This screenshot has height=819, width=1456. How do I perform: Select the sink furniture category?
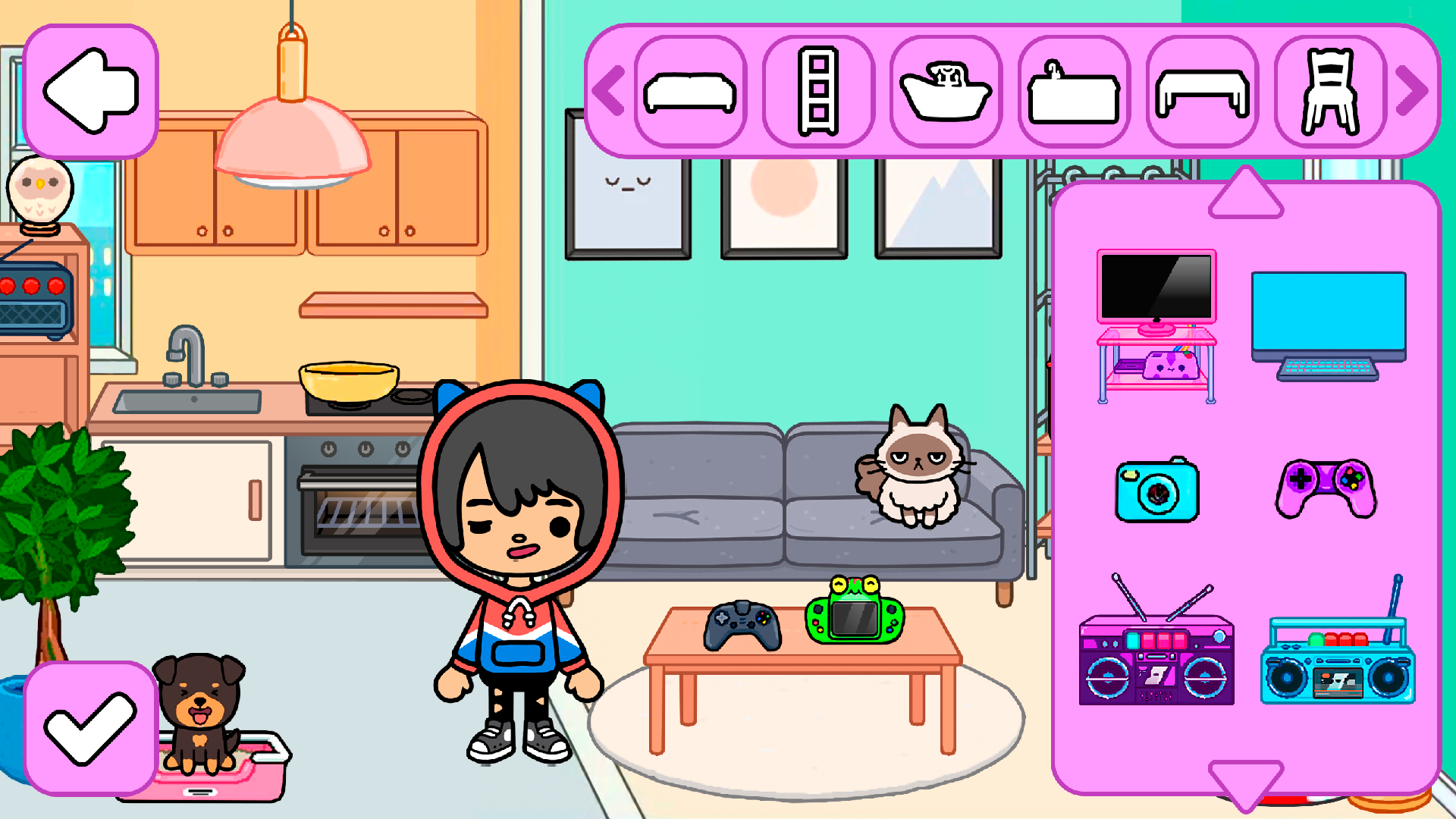pyautogui.click(x=1073, y=91)
